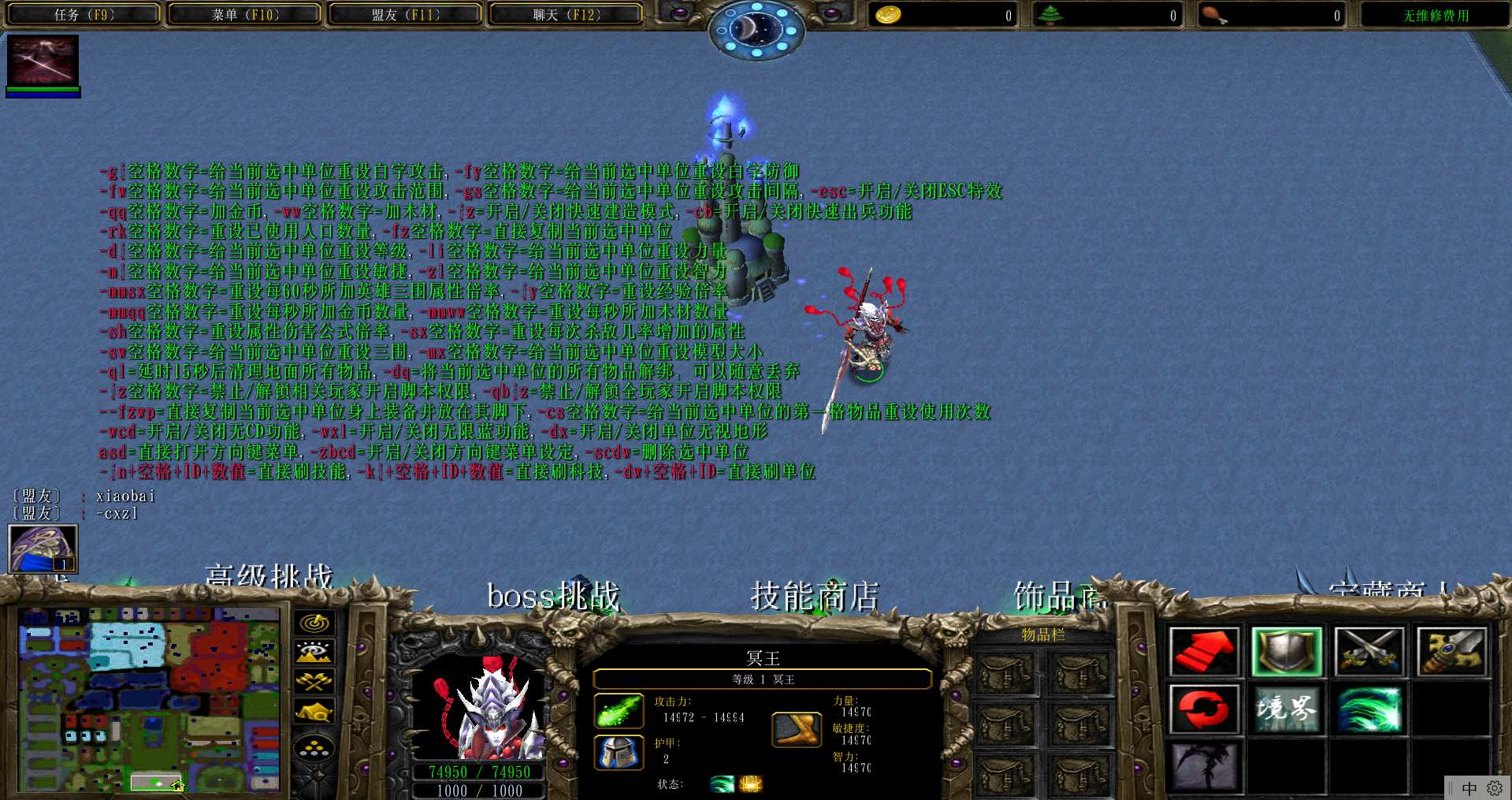Select the shield Hold Position command
The width and height of the screenshot is (1512, 800).
coord(1287,652)
